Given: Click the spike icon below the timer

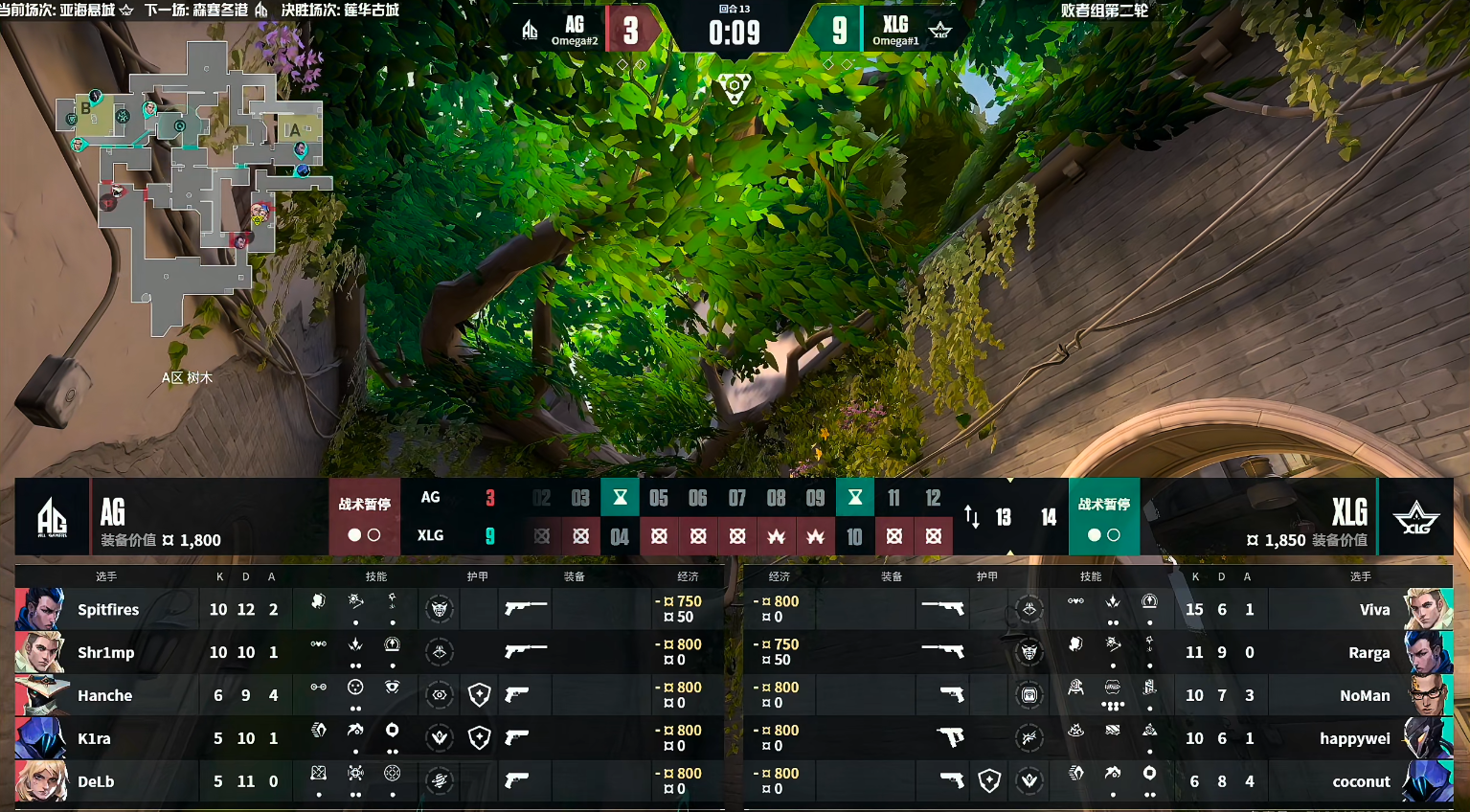Looking at the screenshot, I should 735,87.
